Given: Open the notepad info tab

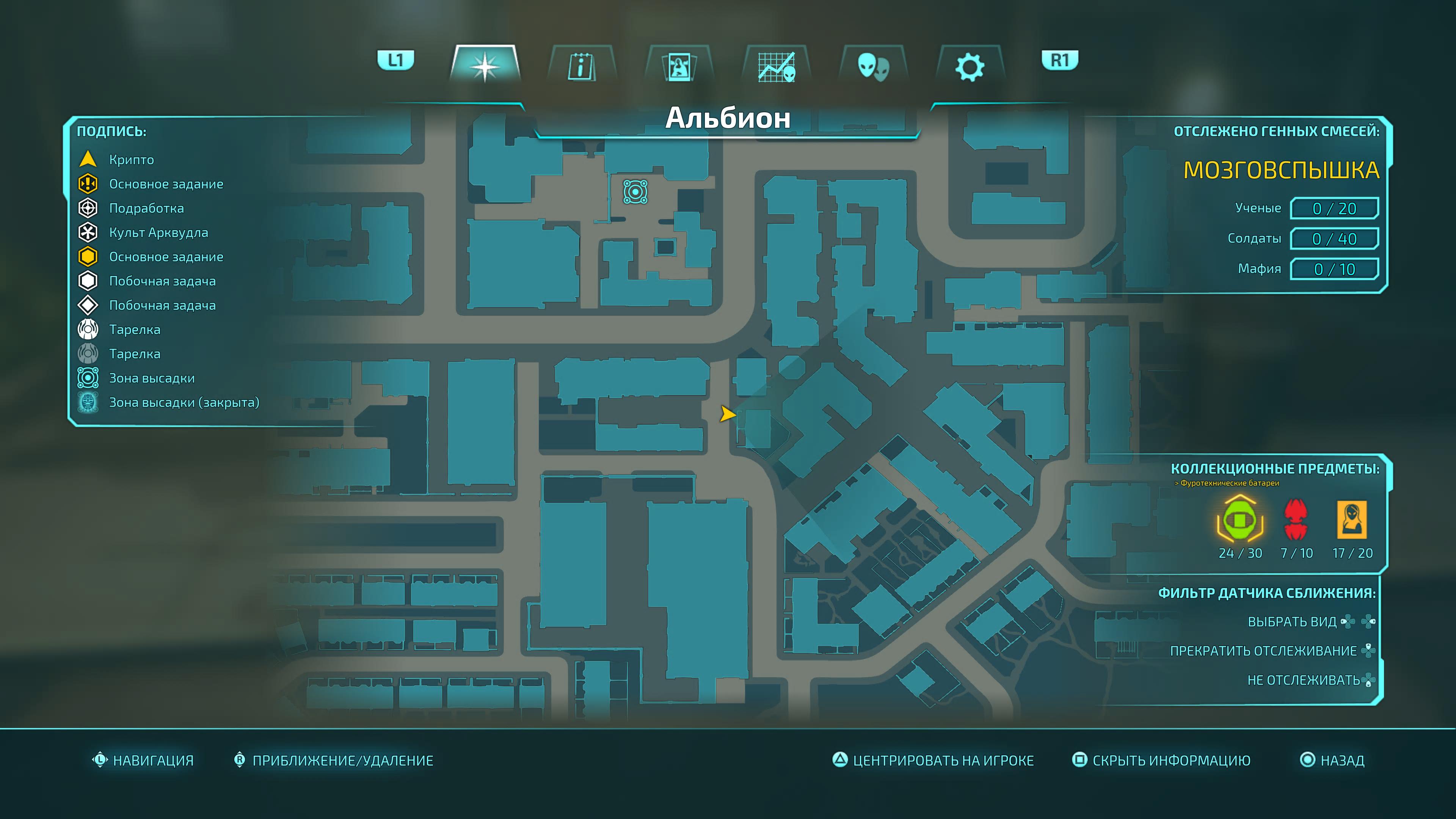Looking at the screenshot, I should click(x=581, y=66).
